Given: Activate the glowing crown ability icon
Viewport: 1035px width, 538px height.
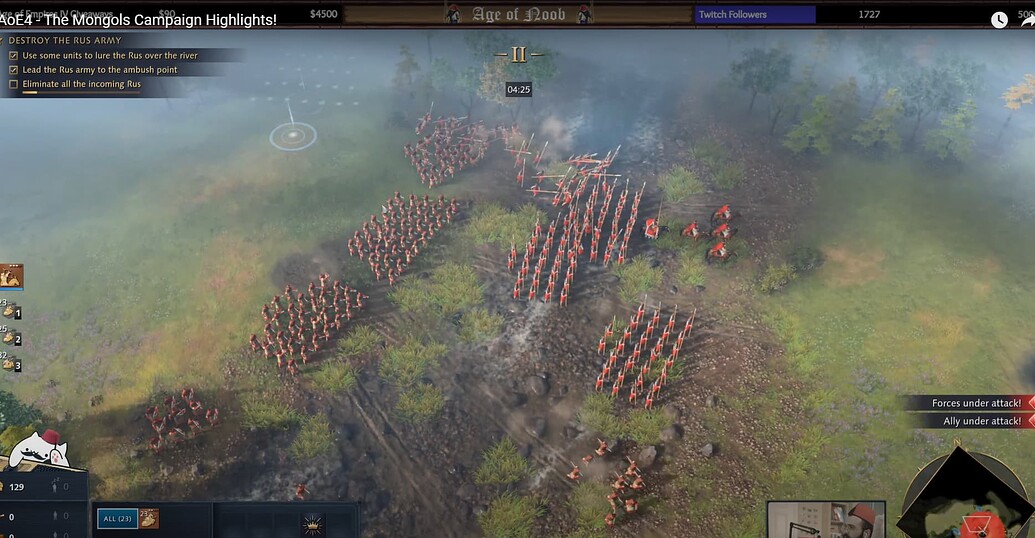Looking at the screenshot, I should click(x=314, y=524).
